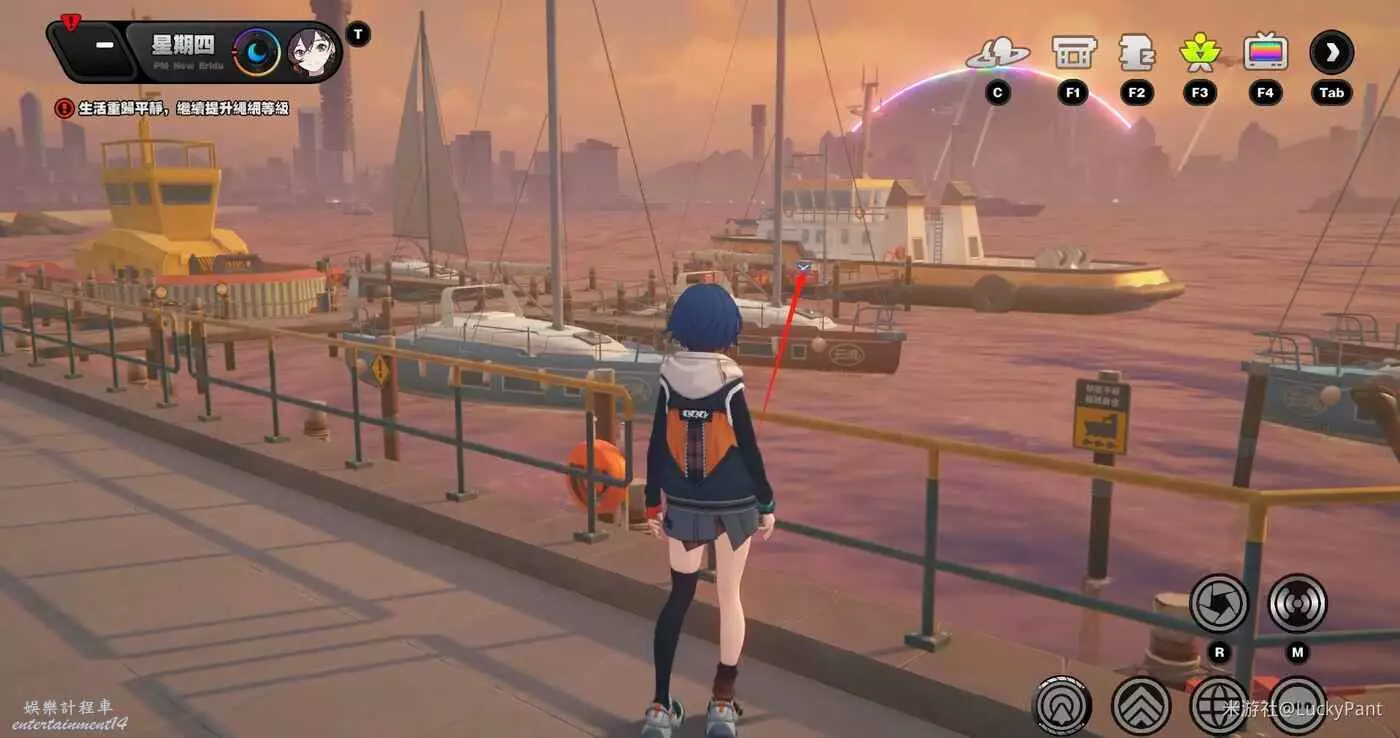This screenshot has width=1400, height=738.
Task: Select the green winged emblem icon
Action: click(1200, 52)
